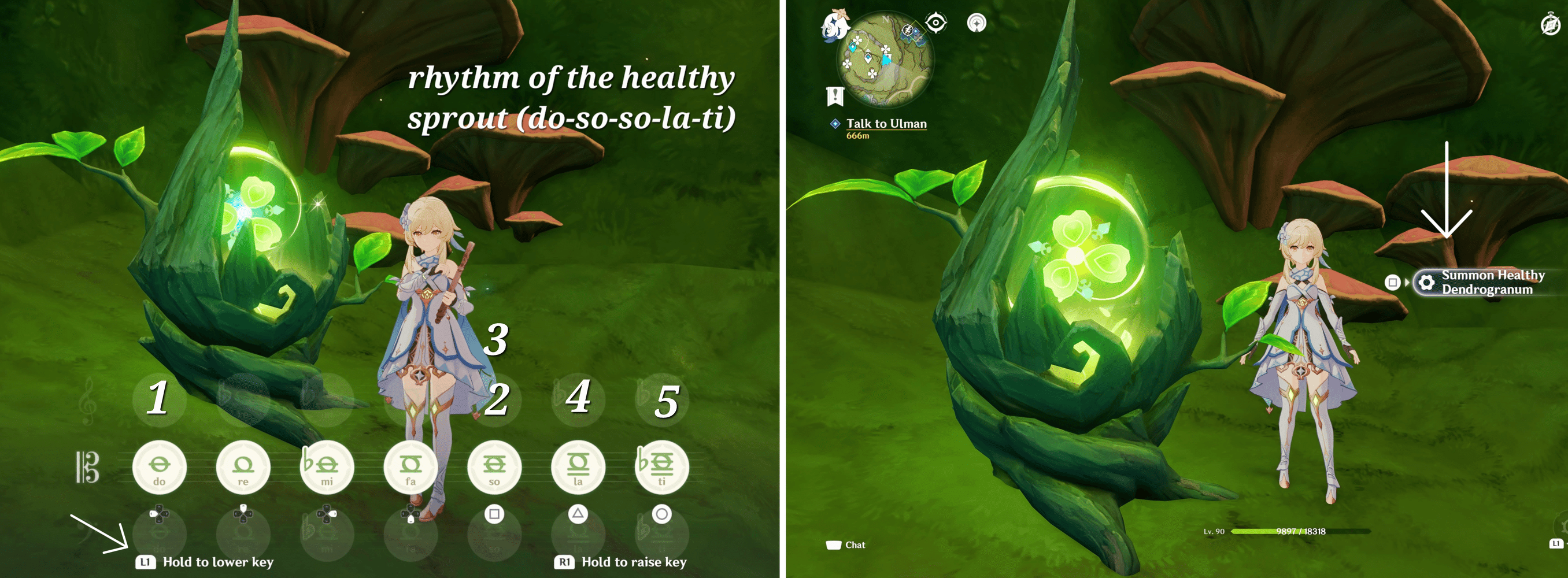Play the "la" note mapped to Triangle
Image resolution: width=1568 pixels, height=578 pixels.
578,467
